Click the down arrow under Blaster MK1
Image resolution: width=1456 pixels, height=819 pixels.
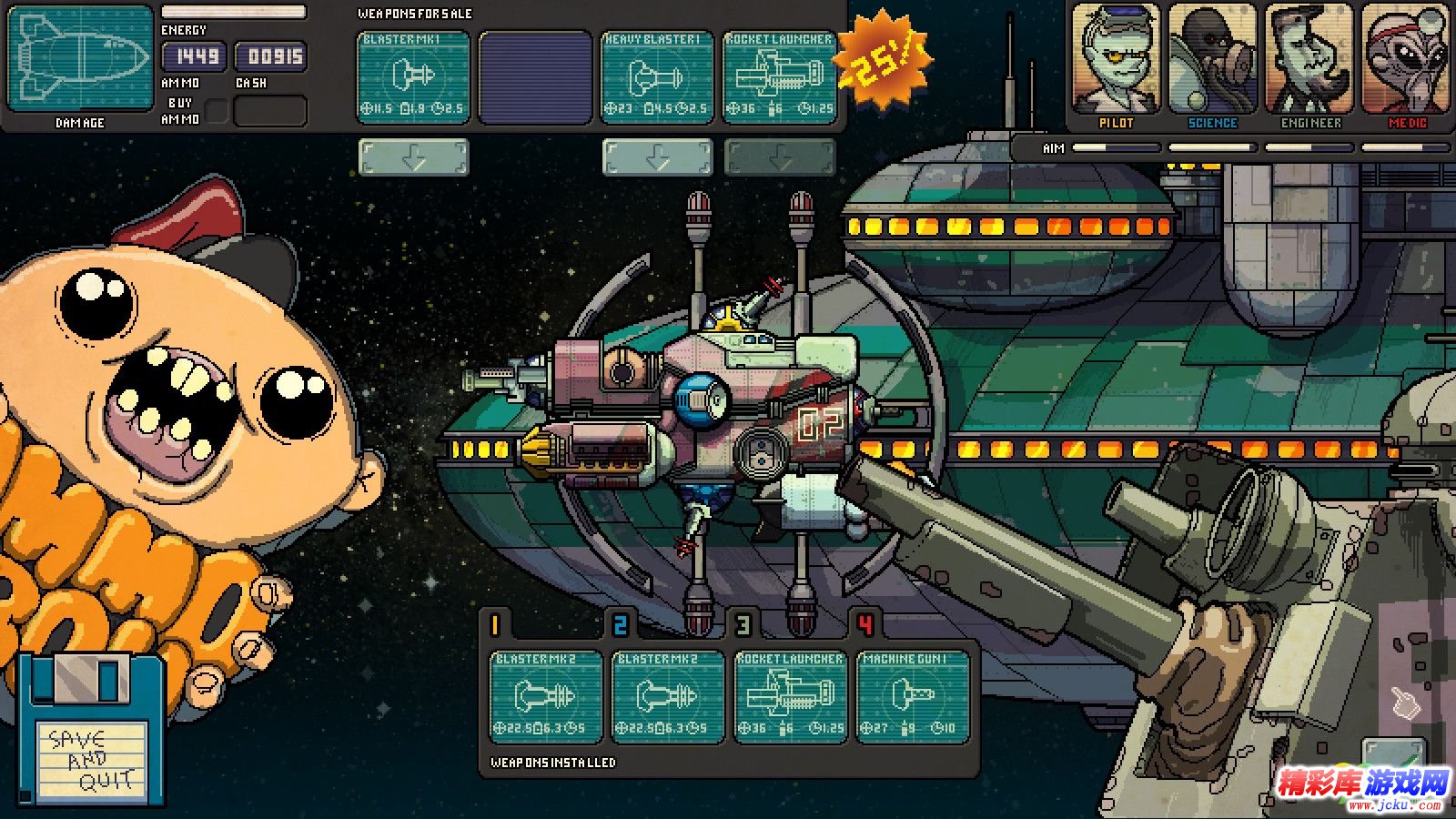414,157
